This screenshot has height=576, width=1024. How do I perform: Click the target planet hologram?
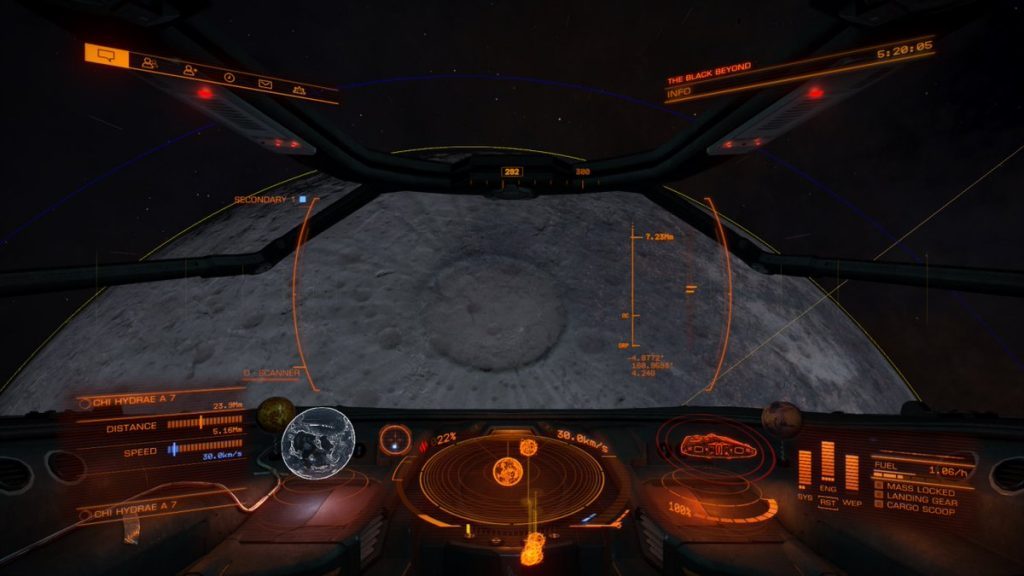(x=320, y=442)
